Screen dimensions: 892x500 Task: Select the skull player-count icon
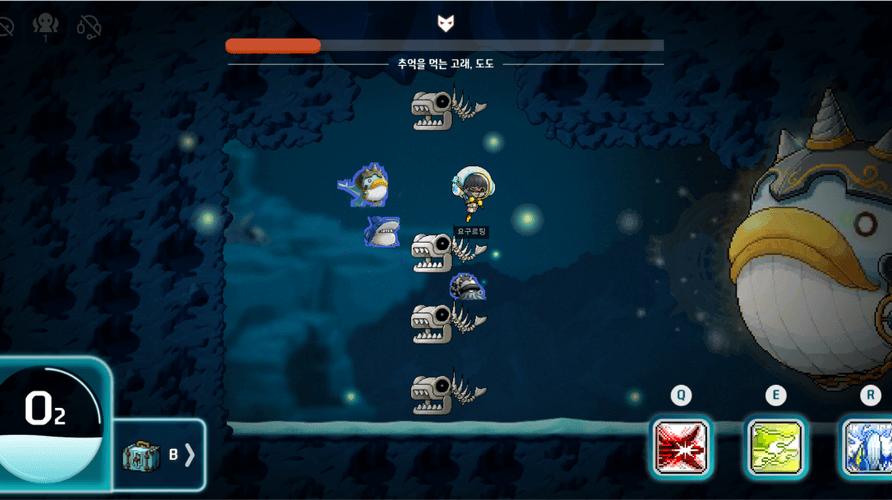click(x=44, y=26)
